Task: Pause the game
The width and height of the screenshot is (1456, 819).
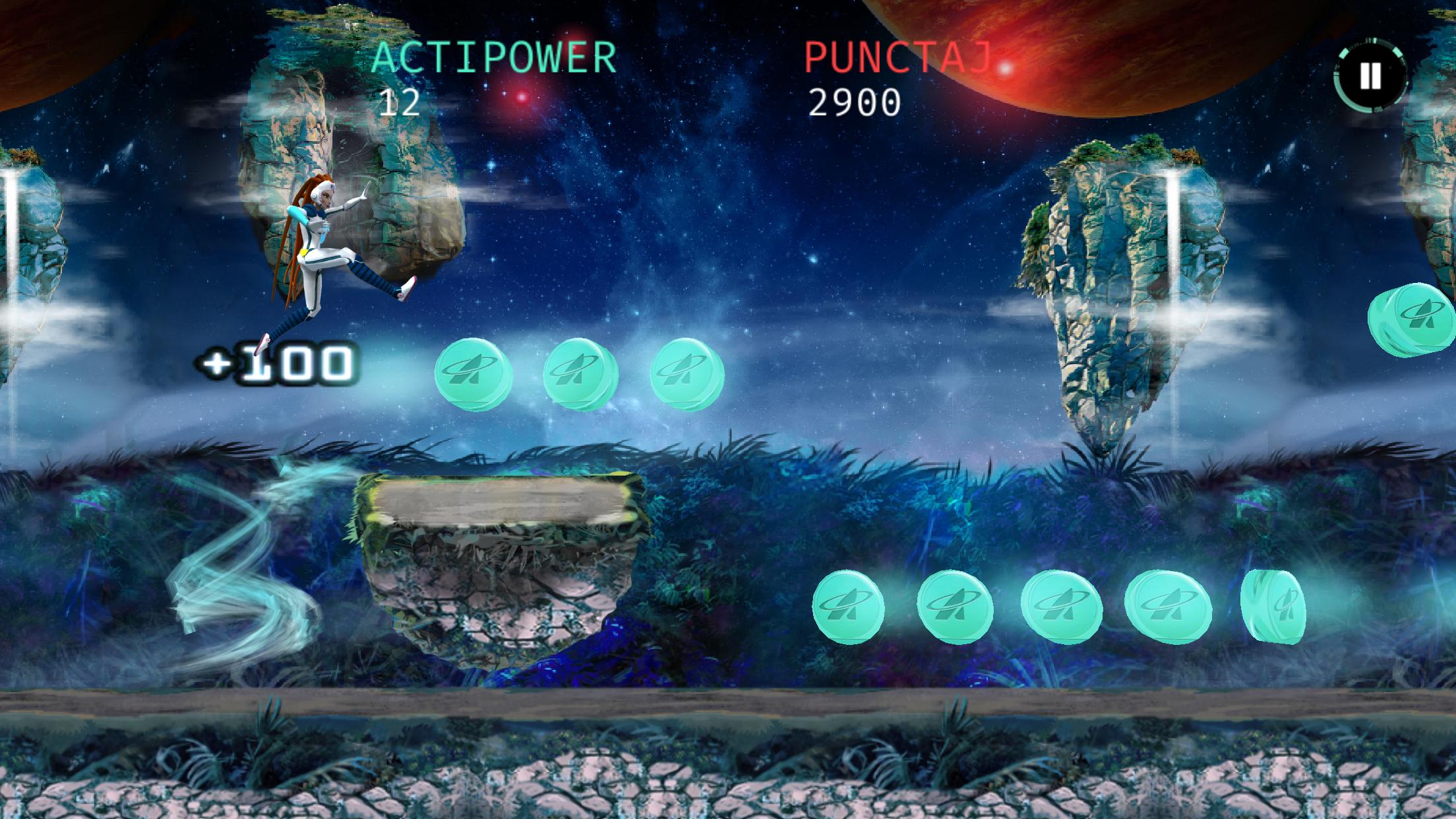Action: pyautogui.click(x=1371, y=75)
